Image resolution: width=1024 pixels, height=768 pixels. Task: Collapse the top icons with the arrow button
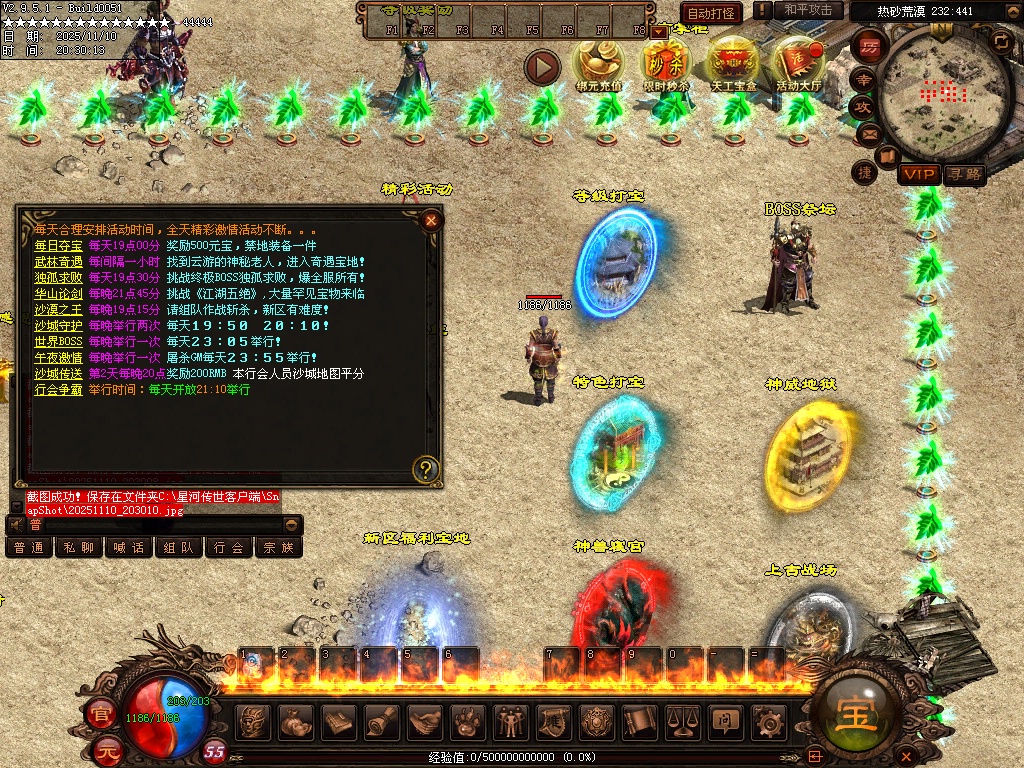[x=543, y=67]
